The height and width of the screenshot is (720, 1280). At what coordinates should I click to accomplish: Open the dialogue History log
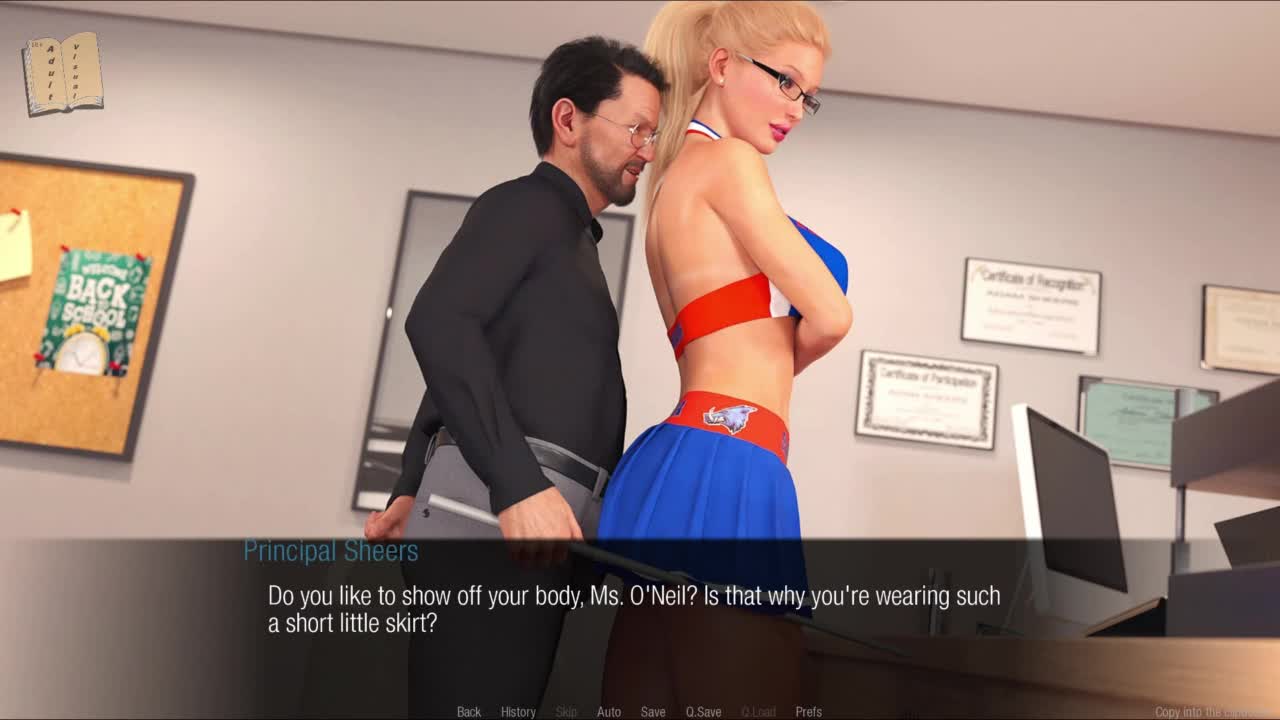coord(518,712)
